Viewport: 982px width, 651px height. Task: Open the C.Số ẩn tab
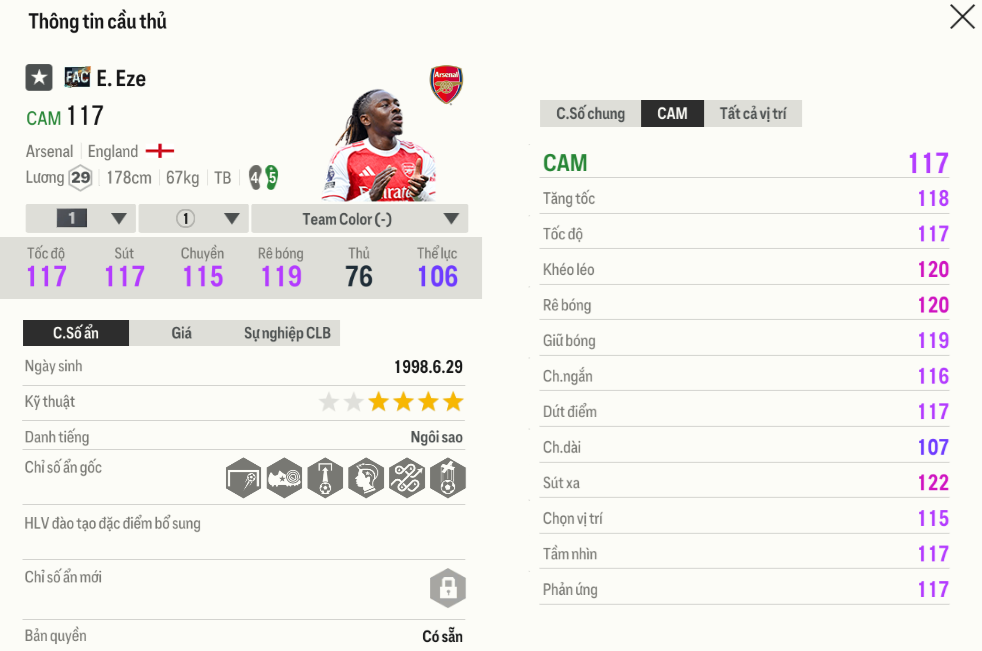76,333
